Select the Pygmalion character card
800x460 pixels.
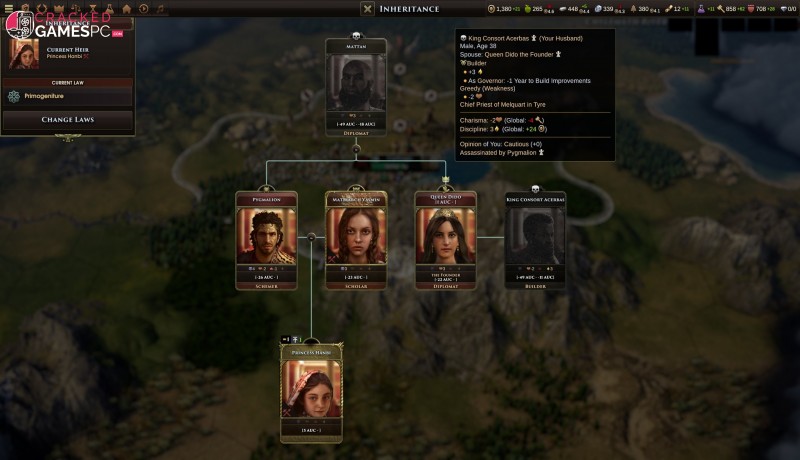pos(266,240)
